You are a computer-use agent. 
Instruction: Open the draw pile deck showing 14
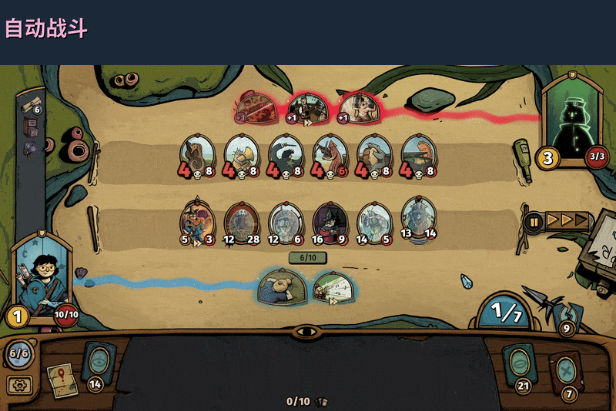[x=98, y=363]
